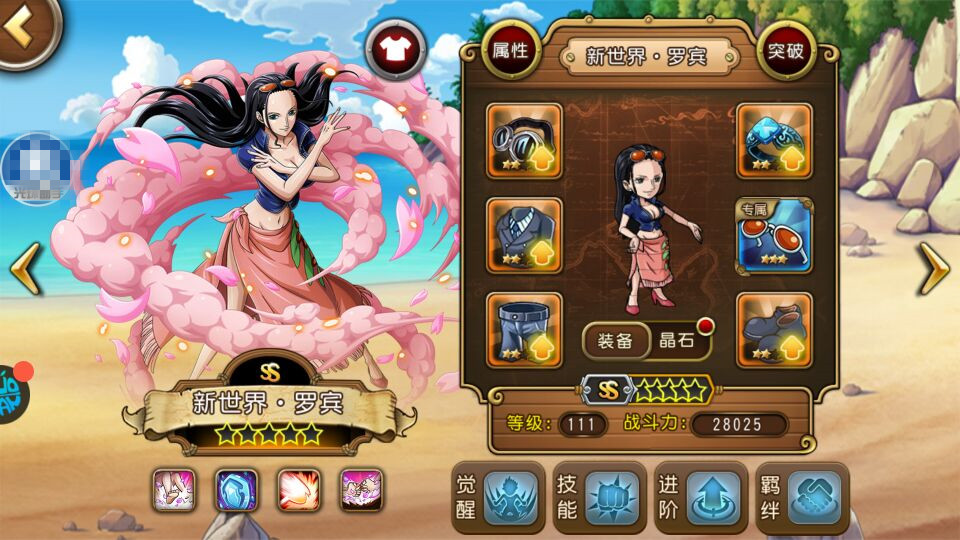Image resolution: width=960 pixels, height=540 pixels.
Task: Open the 技能 skills menu
Action: [598, 497]
